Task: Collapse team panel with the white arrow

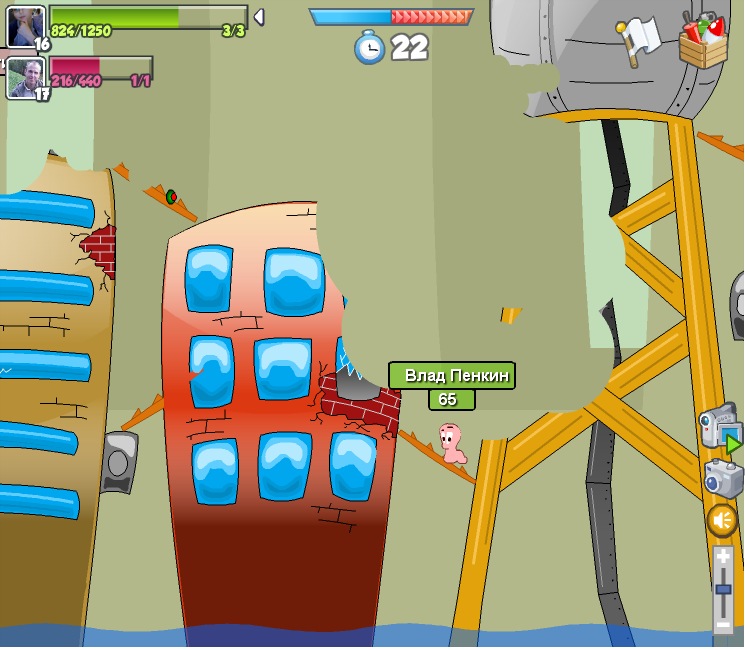Action: (x=258, y=17)
